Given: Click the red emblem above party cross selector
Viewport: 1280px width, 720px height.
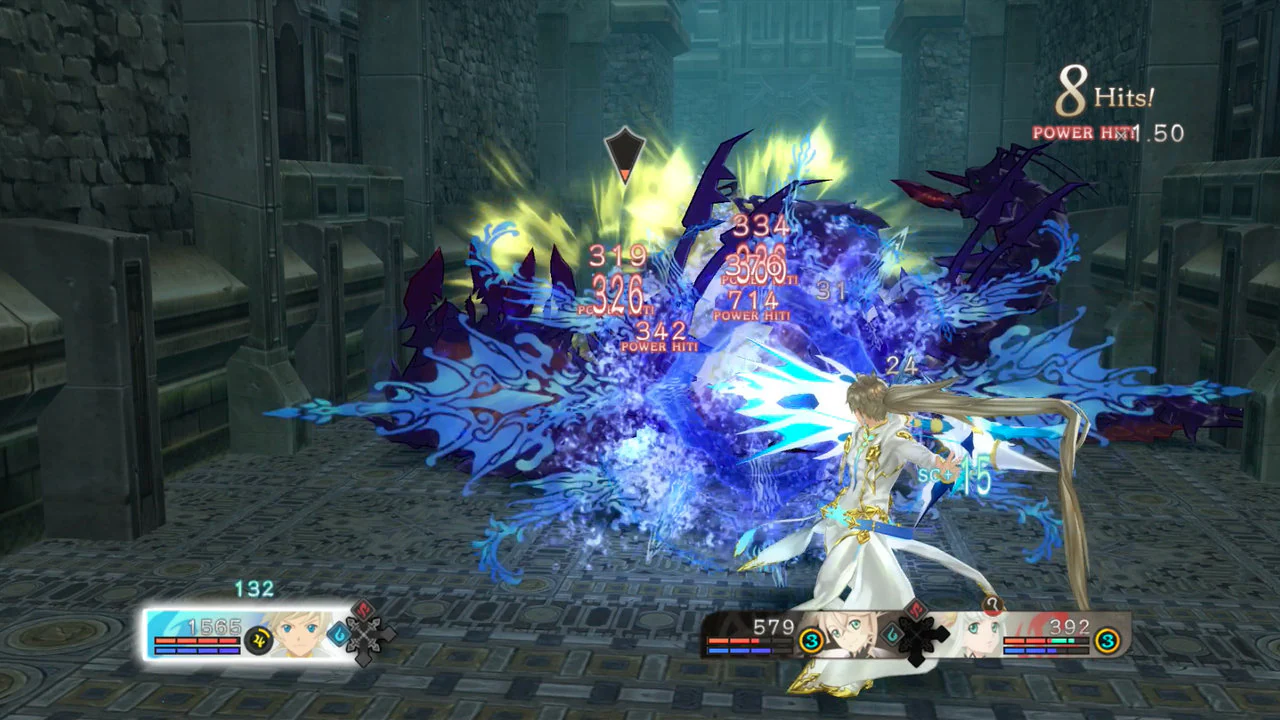Looking at the screenshot, I should coord(915,608).
